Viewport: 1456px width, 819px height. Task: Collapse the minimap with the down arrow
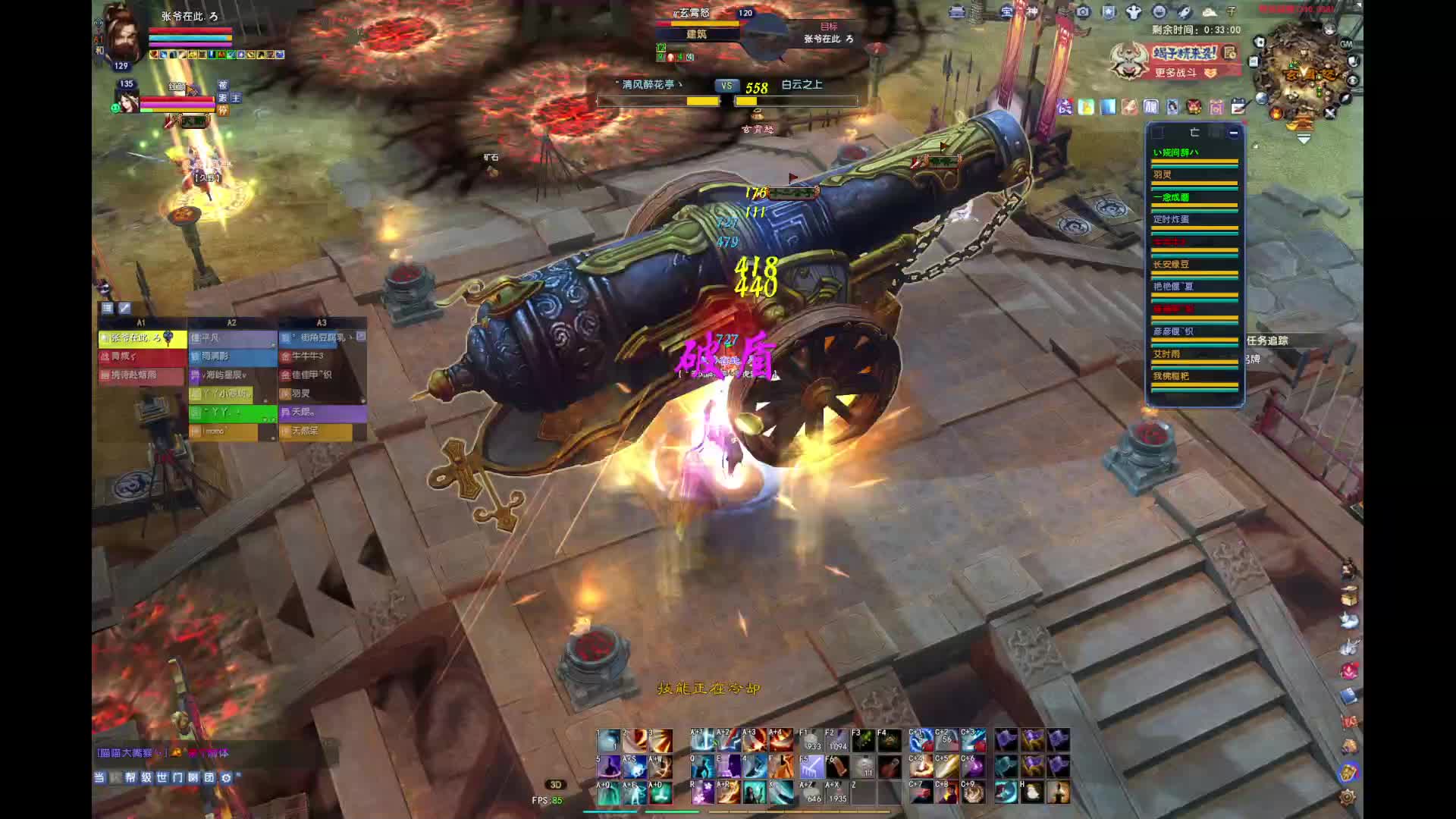(1304, 140)
